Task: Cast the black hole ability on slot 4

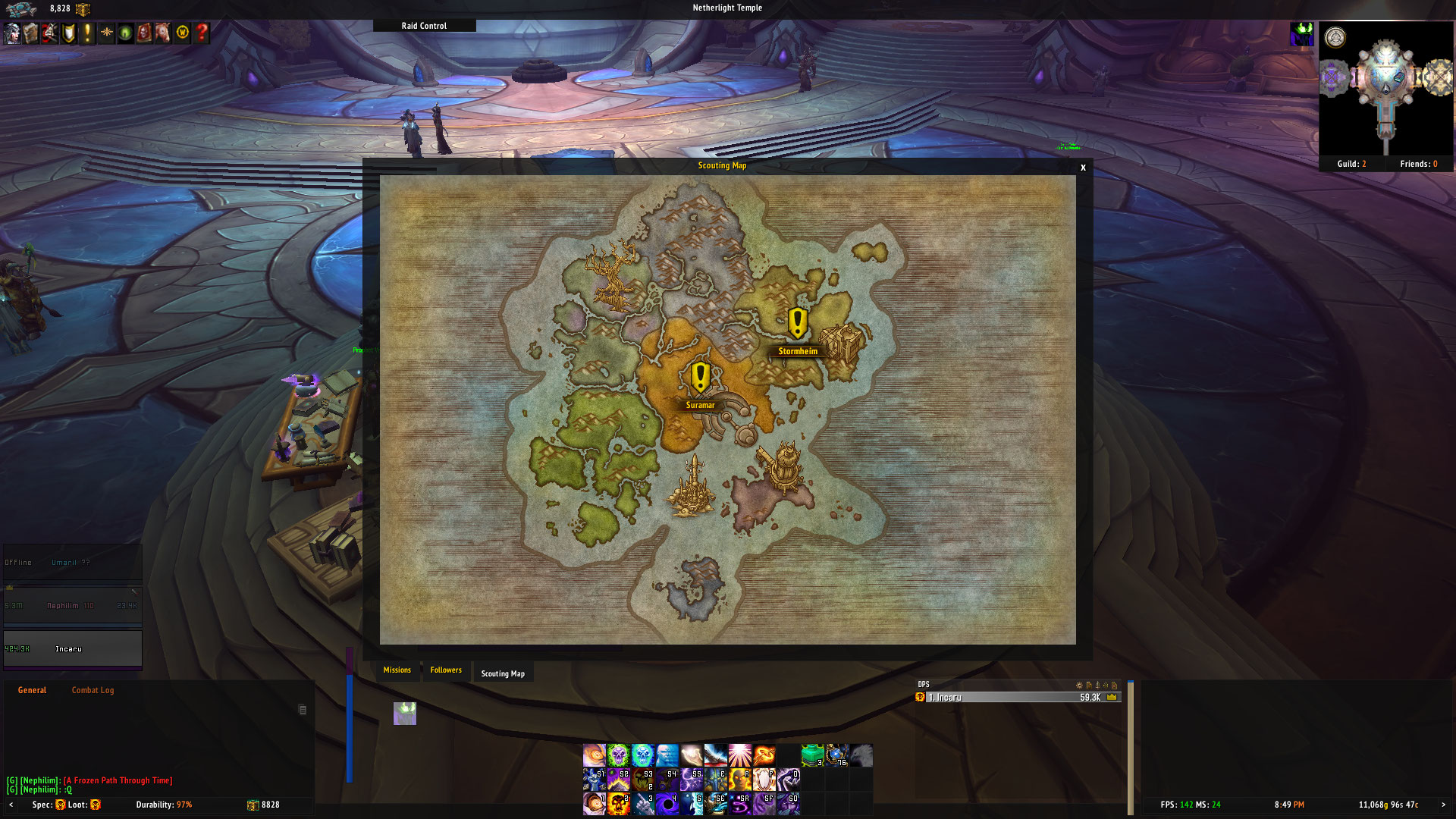Action: (666, 806)
